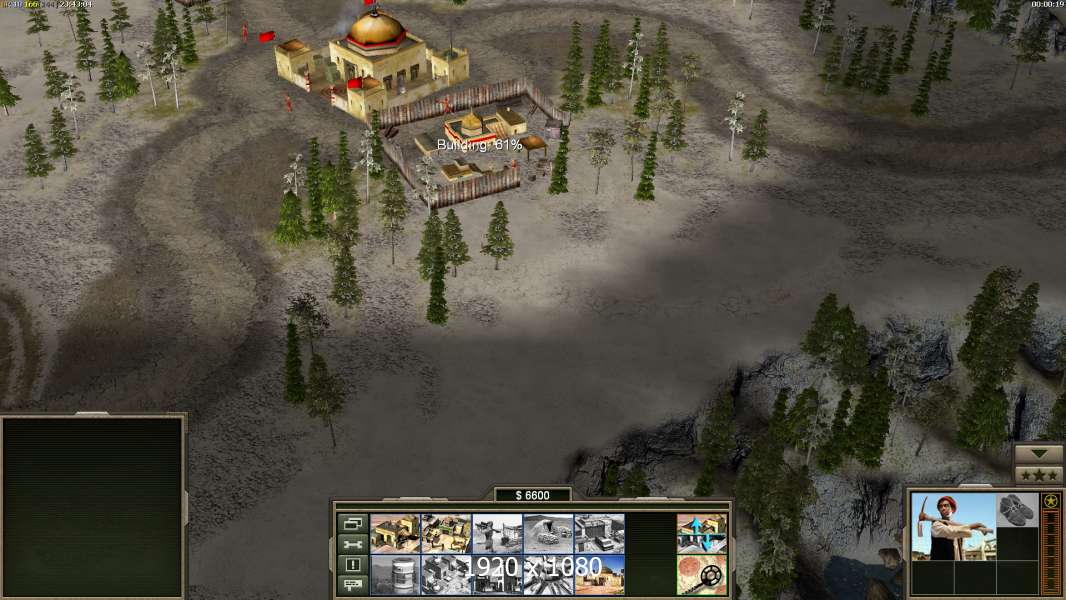Select the Demo Trap barrel icon
The height and width of the screenshot is (600, 1066).
coord(395,574)
